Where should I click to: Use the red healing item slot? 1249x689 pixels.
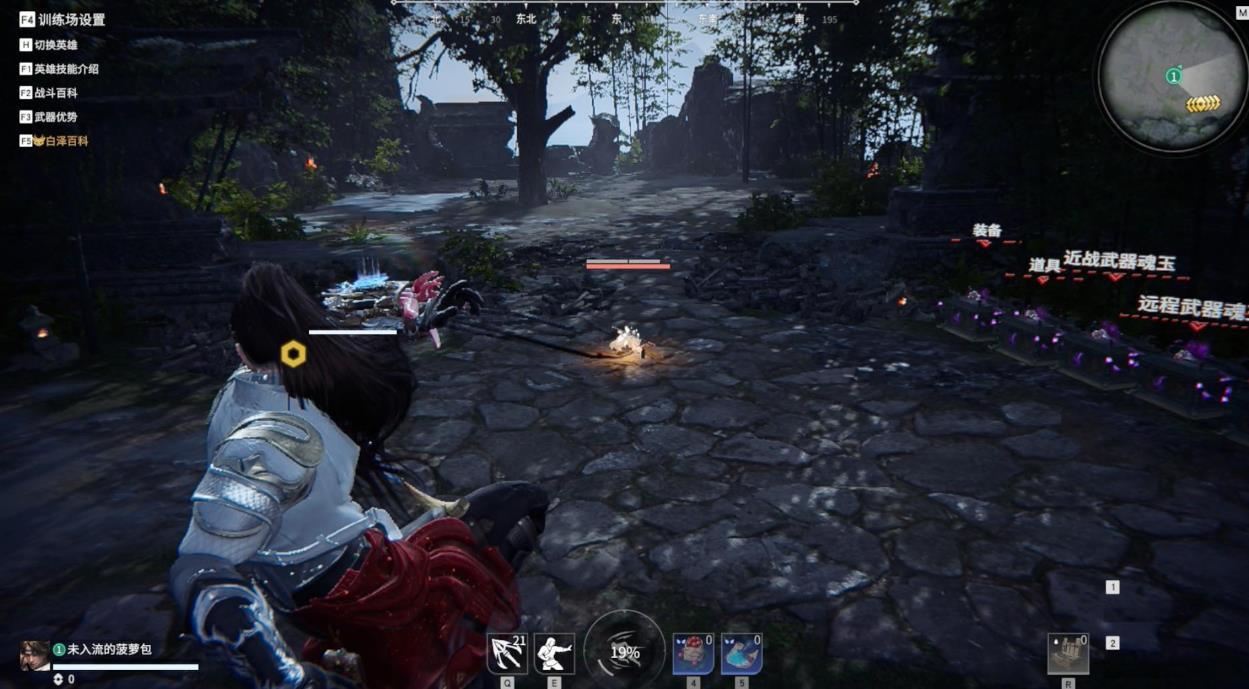pos(693,653)
